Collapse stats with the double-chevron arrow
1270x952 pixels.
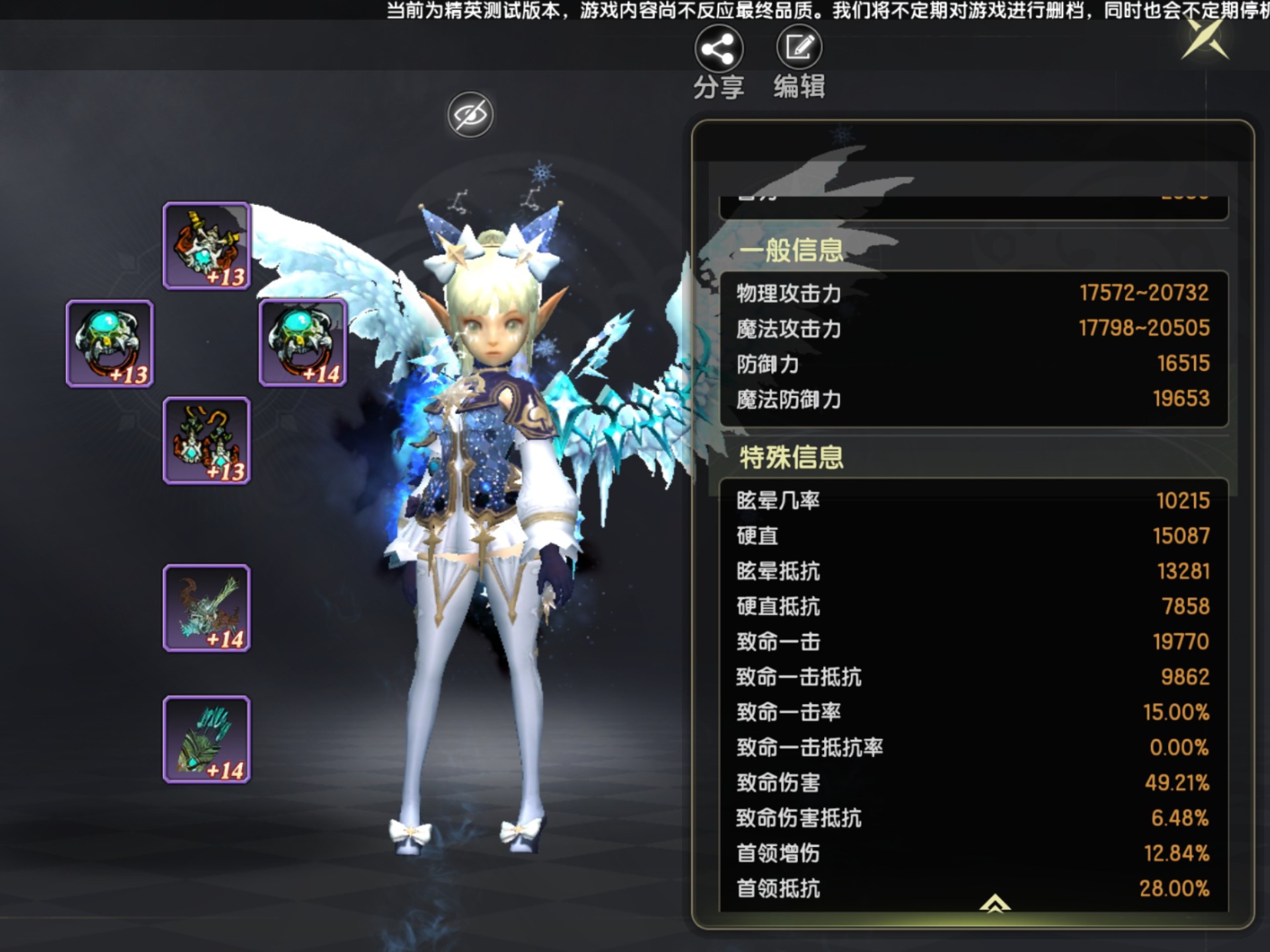995,903
